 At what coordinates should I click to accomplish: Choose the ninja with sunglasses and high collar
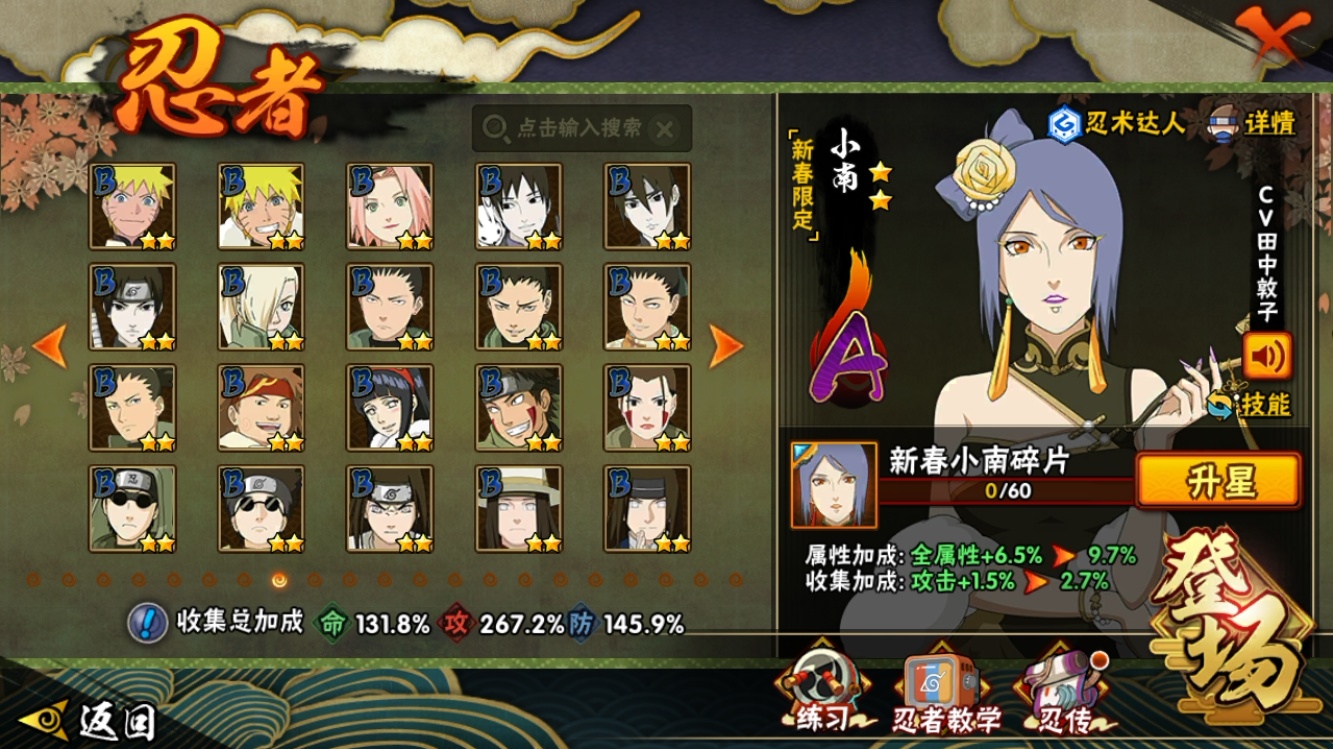click(x=132, y=508)
